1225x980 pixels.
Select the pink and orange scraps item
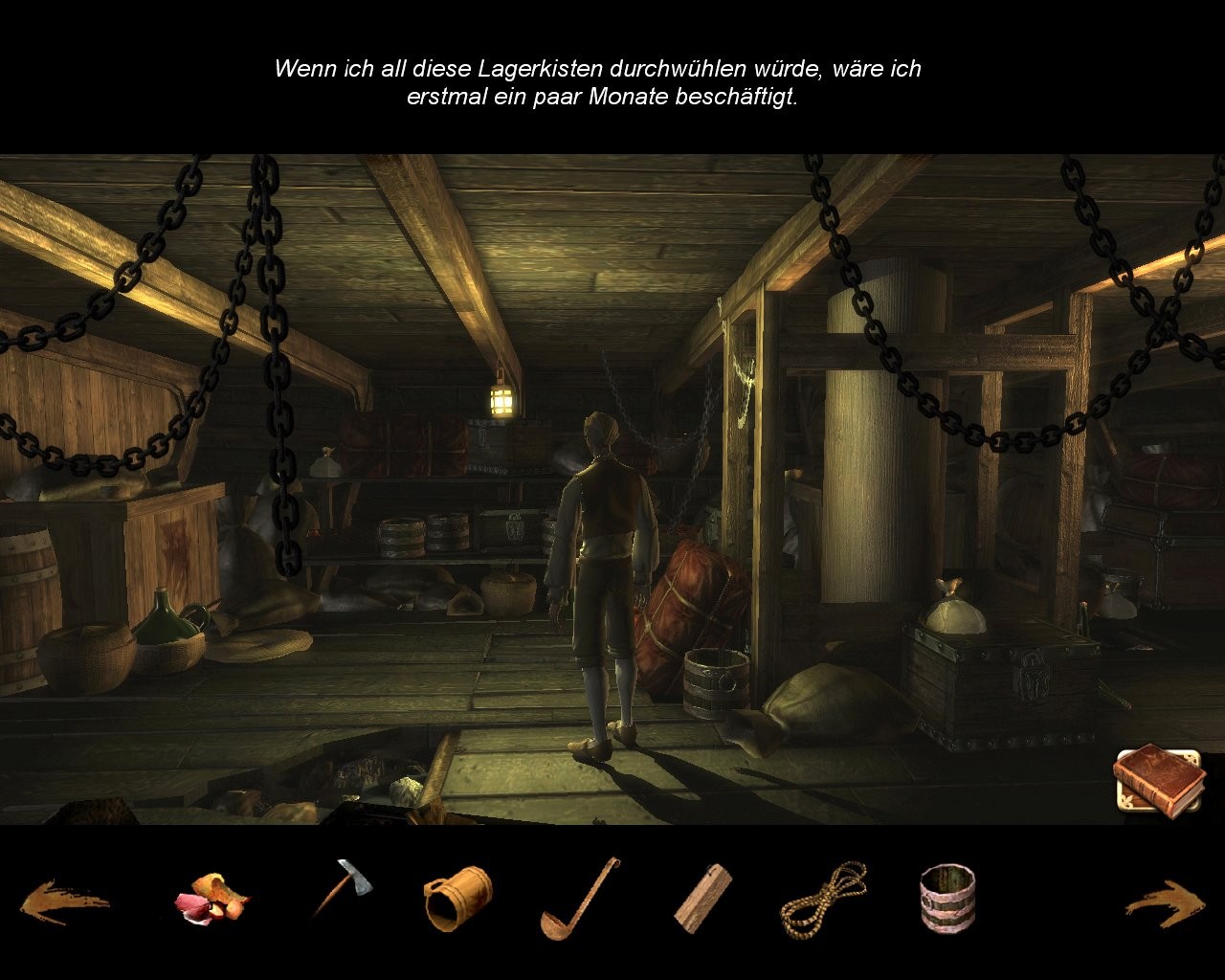211,900
